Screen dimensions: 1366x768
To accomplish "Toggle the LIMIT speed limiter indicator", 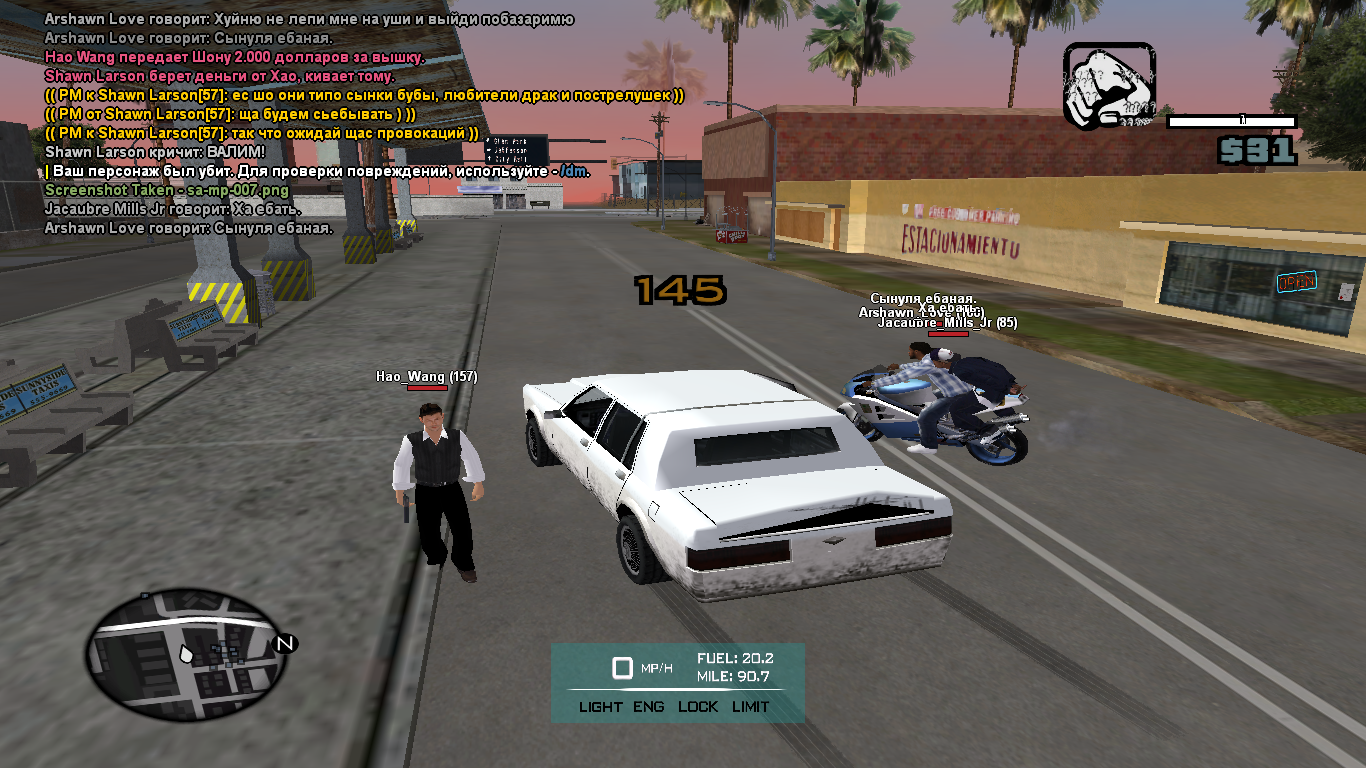I will 750,706.
